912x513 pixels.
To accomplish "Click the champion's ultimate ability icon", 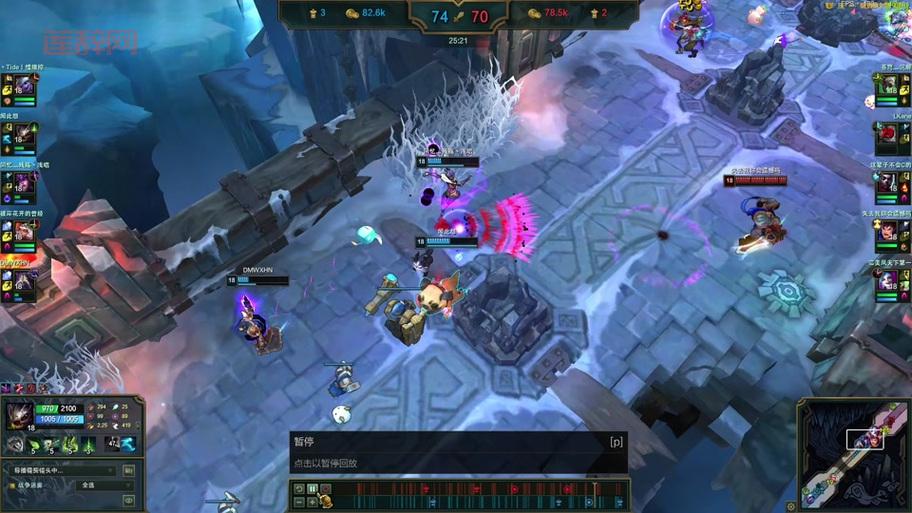I will (x=88, y=444).
